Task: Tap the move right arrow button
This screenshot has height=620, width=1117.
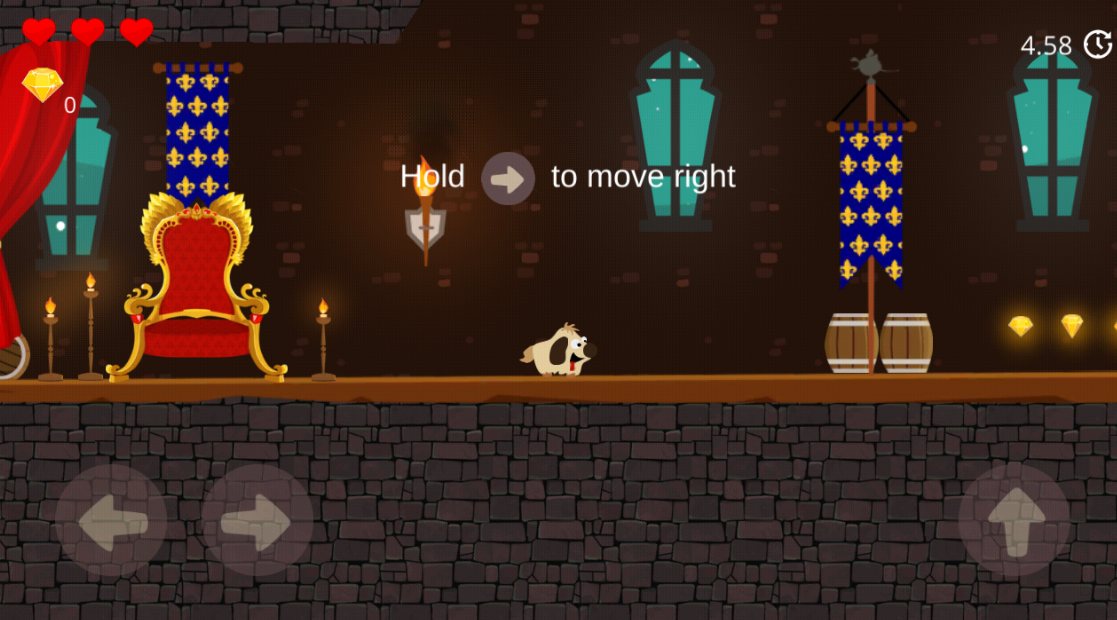Action: [x=257, y=521]
